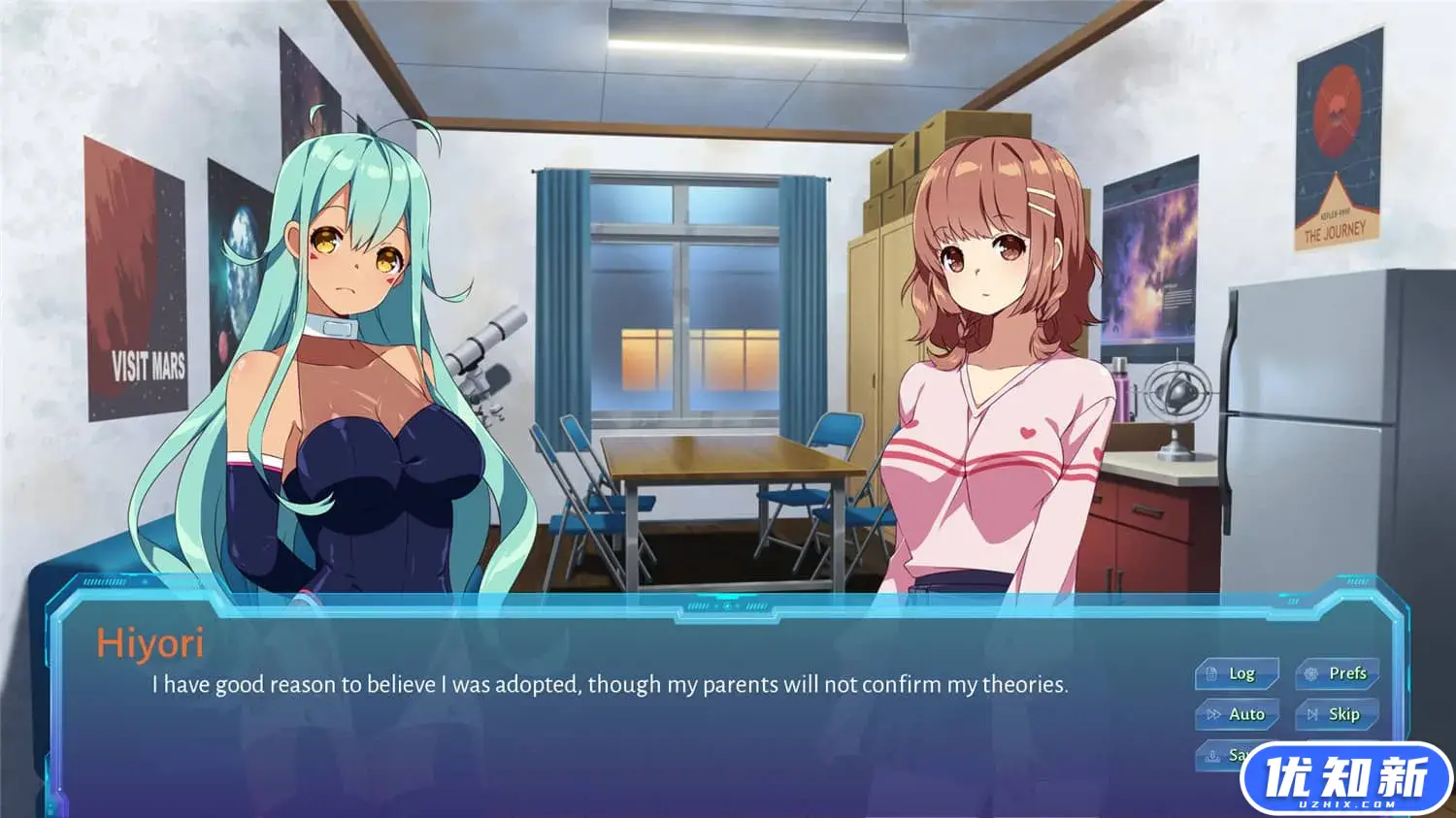The width and height of the screenshot is (1456, 818).
Task: Enable Auto advance mode
Action: pos(1236,715)
